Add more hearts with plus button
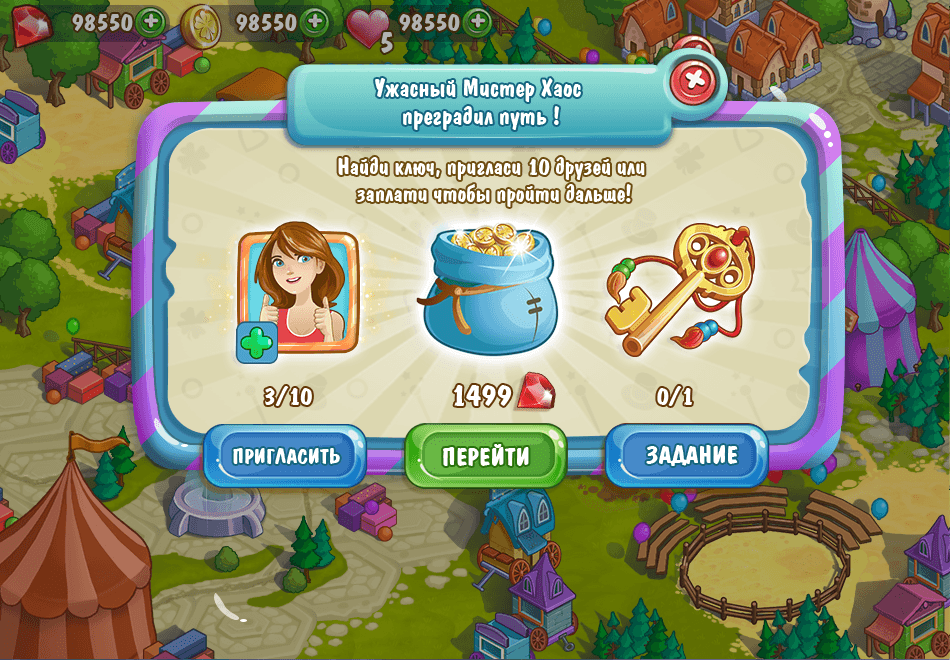Image resolution: width=950 pixels, height=660 pixels. tap(478, 21)
